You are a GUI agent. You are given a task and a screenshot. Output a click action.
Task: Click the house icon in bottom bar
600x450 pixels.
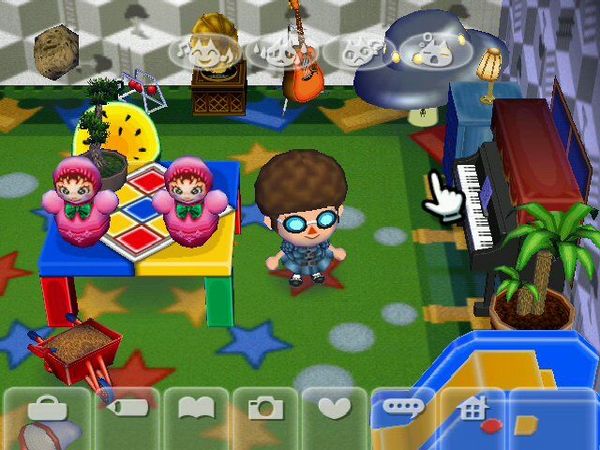(x=472, y=409)
